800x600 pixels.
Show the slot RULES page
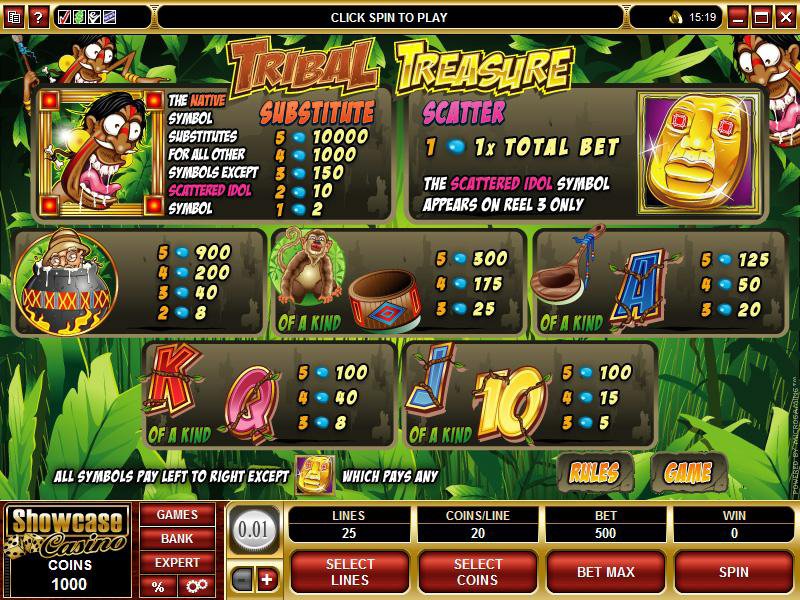tap(594, 471)
